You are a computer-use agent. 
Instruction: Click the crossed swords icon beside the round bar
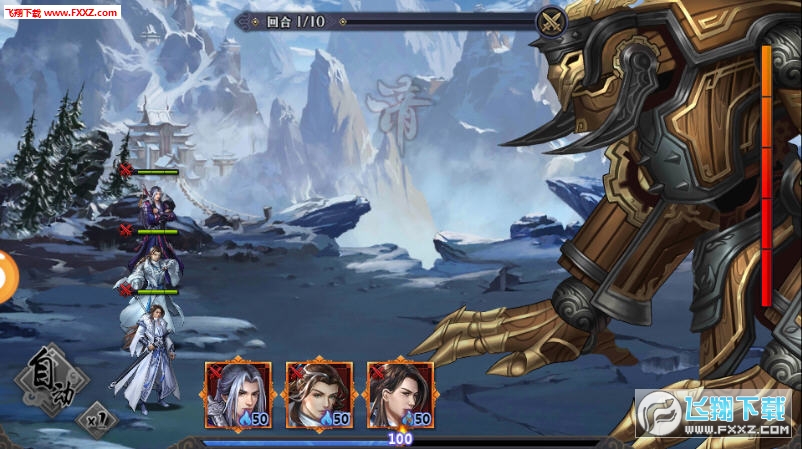click(x=551, y=22)
